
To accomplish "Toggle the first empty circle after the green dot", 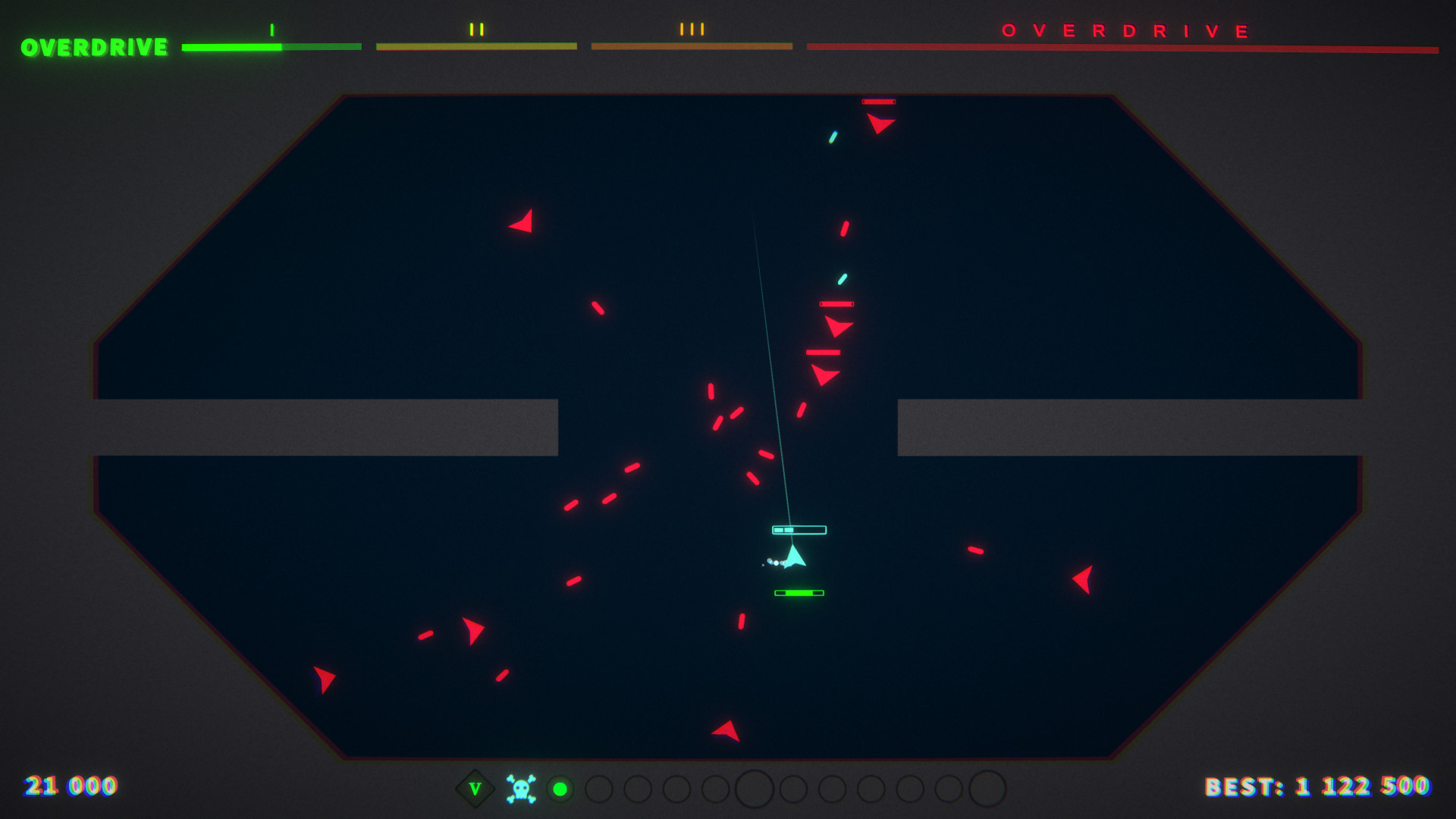I will [600, 790].
